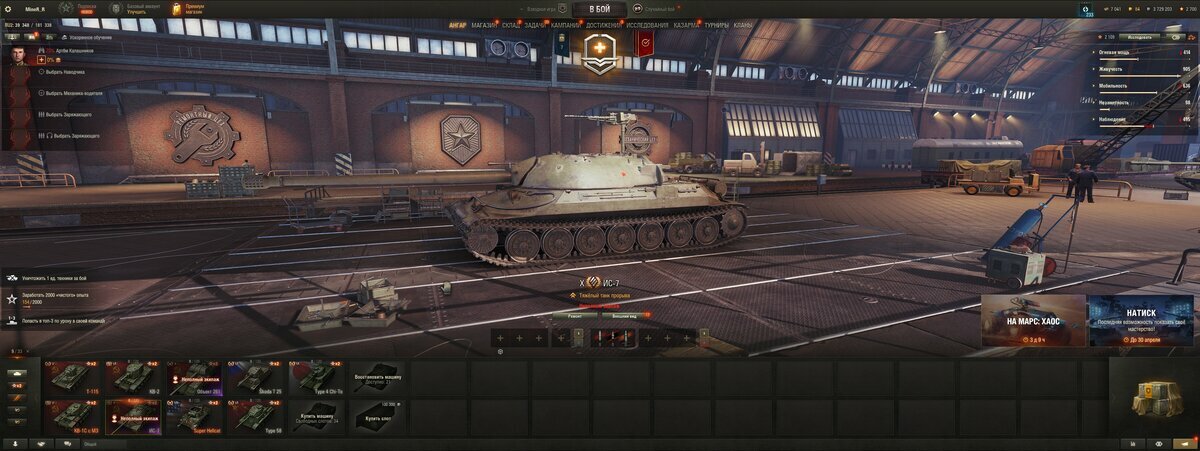Click the Купить машину slot
Screen dimensions: 1200x451
[x=317, y=416]
